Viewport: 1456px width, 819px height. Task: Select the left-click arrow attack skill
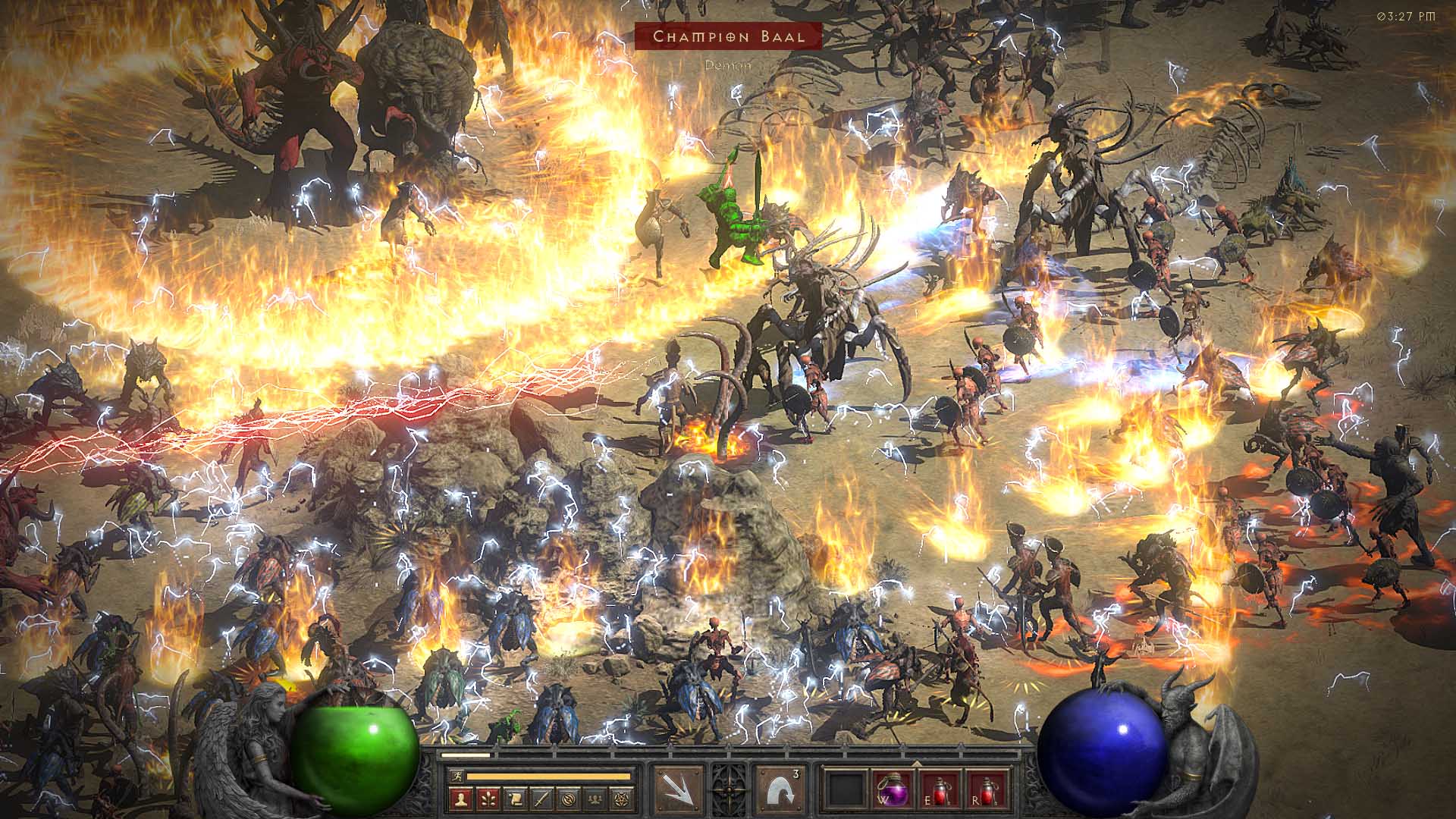(679, 789)
